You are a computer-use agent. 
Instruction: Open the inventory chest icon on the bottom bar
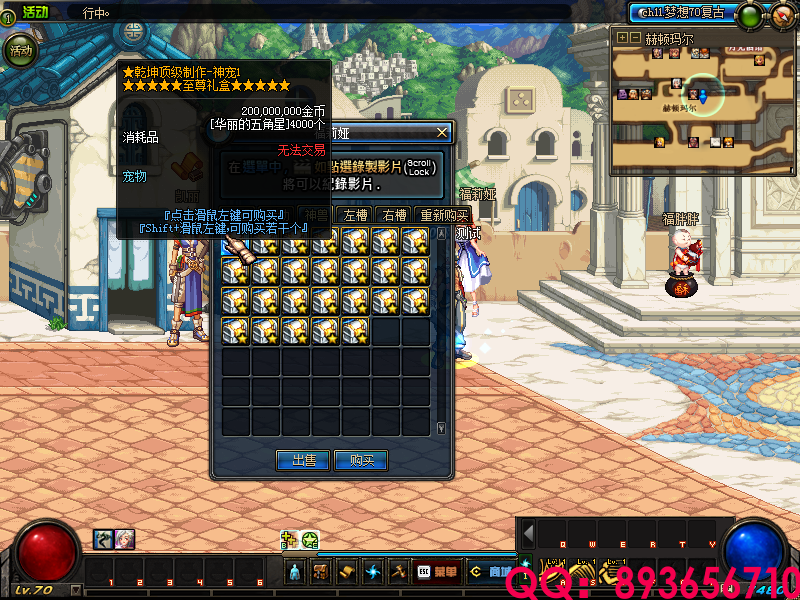tap(321, 572)
